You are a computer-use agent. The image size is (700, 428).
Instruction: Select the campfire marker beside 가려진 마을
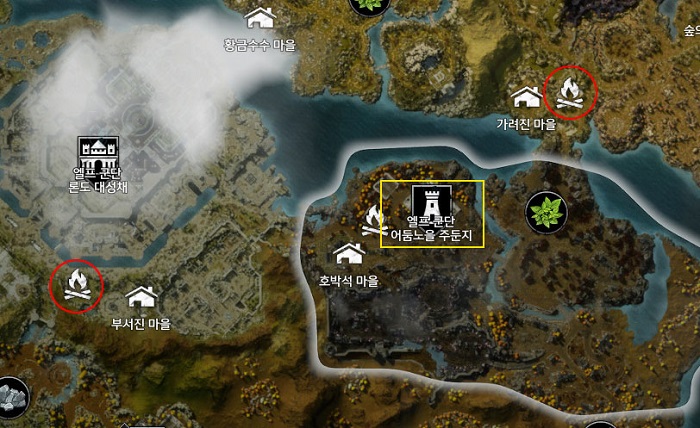click(x=570, y=94)
